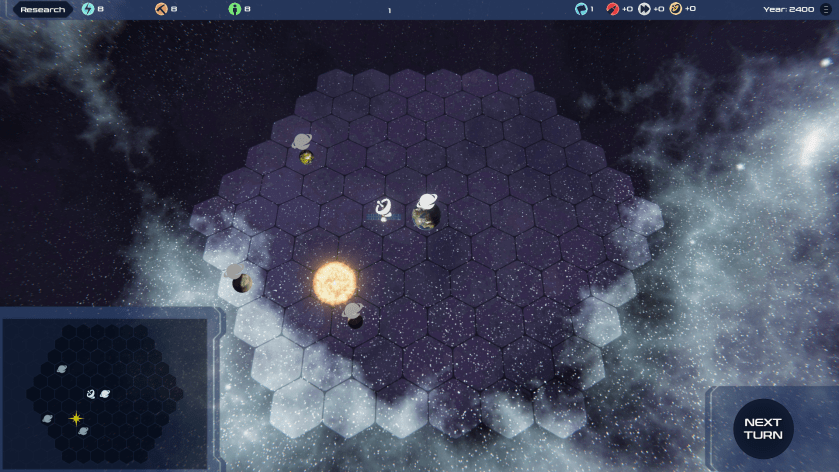The image size is (839, 472).
Task: Select the planet marker above the small yellow planet
Action: click(302, 142)
